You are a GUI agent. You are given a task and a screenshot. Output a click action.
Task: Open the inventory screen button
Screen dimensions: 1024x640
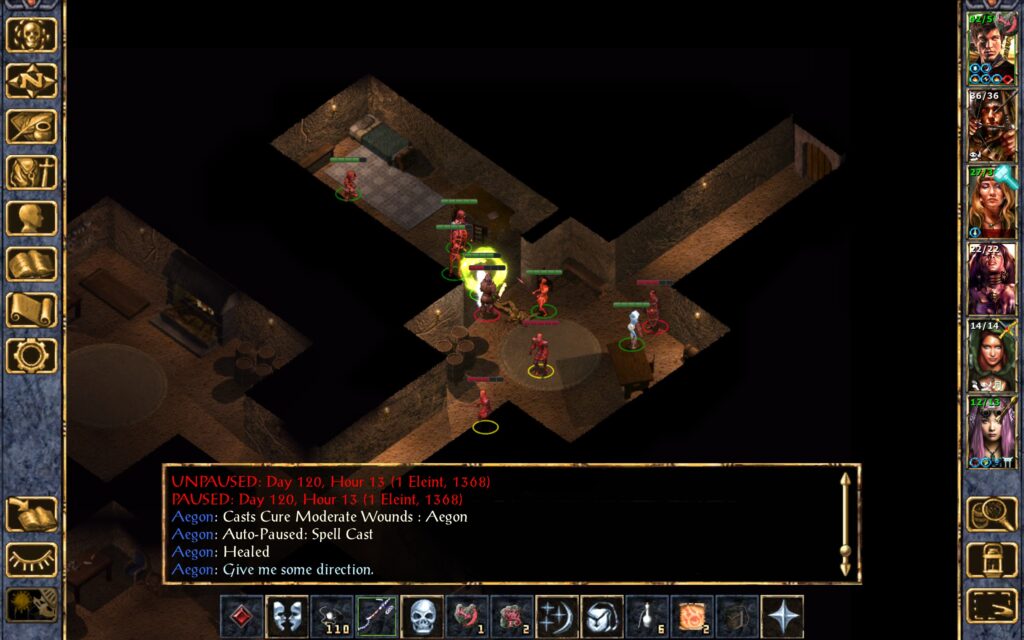31,173
